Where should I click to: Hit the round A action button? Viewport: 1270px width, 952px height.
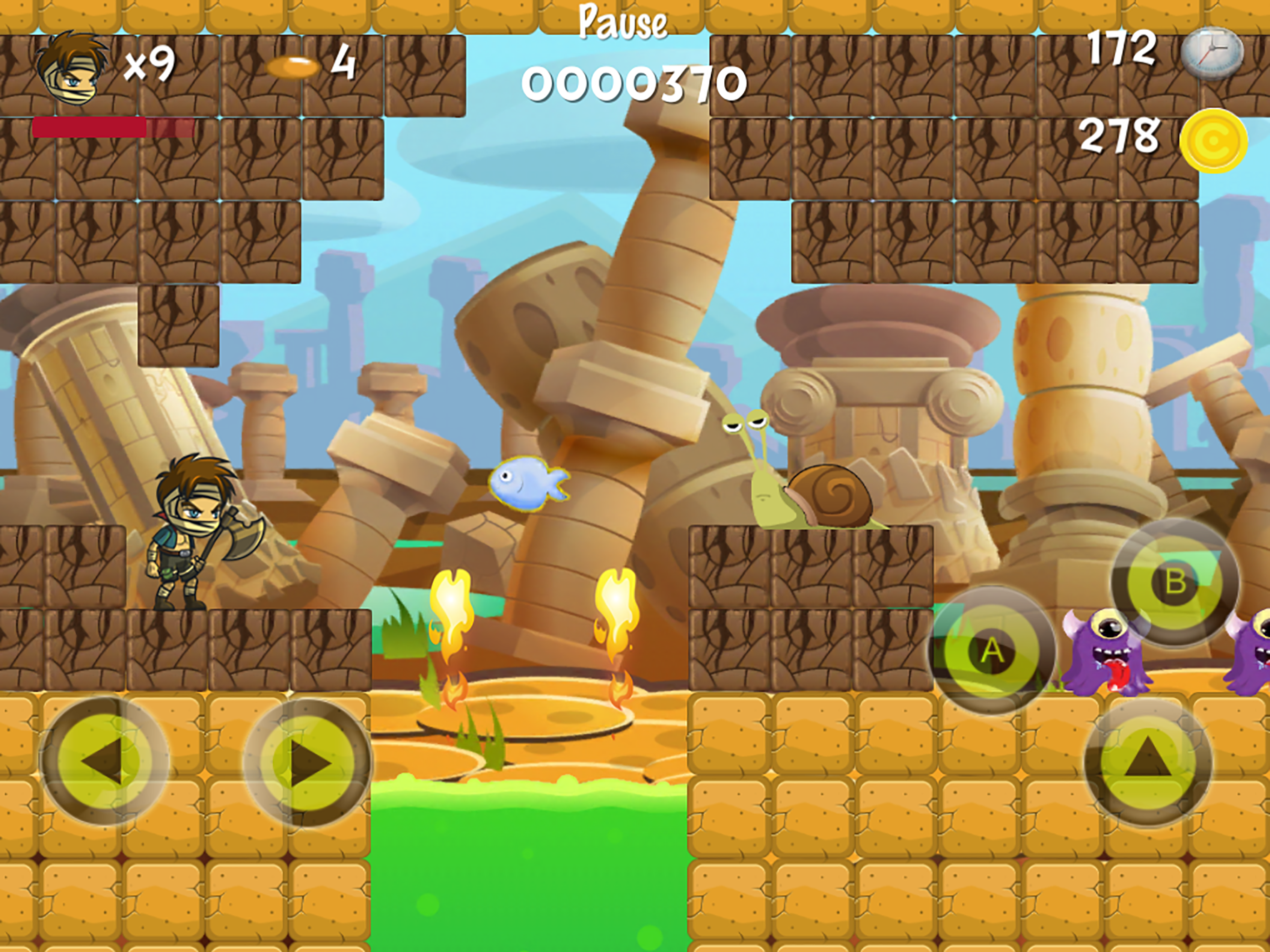tap(992, 650)
